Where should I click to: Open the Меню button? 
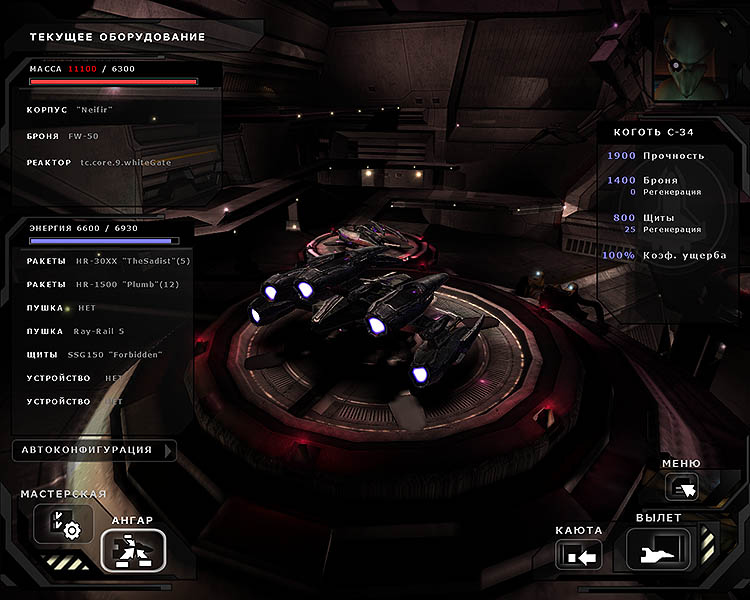pos(684,487)
